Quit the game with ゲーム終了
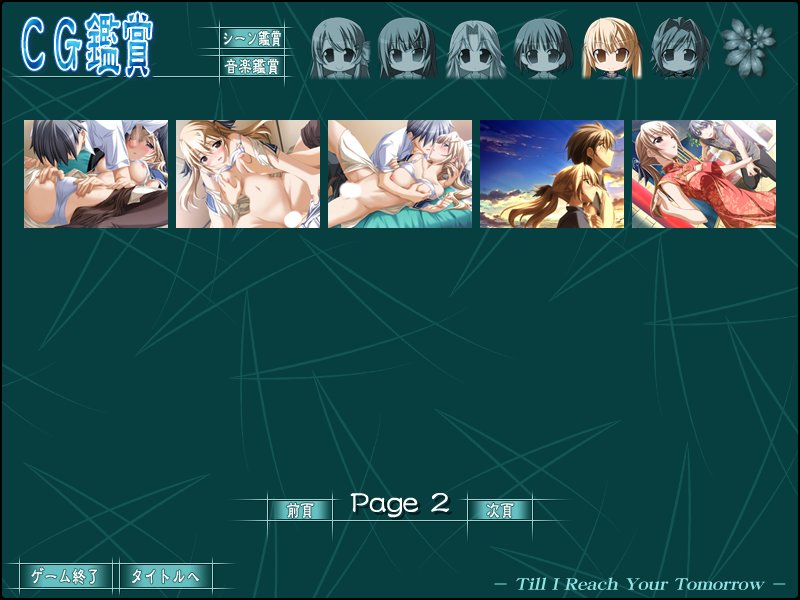The width and height of the screenshot is (800, 600). tap(66, 576)
